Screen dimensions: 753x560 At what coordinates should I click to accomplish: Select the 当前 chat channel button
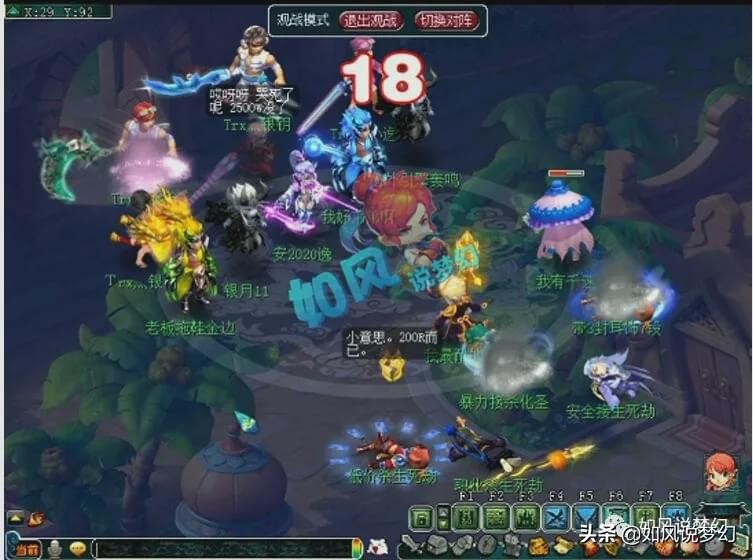tap(25, 549)
